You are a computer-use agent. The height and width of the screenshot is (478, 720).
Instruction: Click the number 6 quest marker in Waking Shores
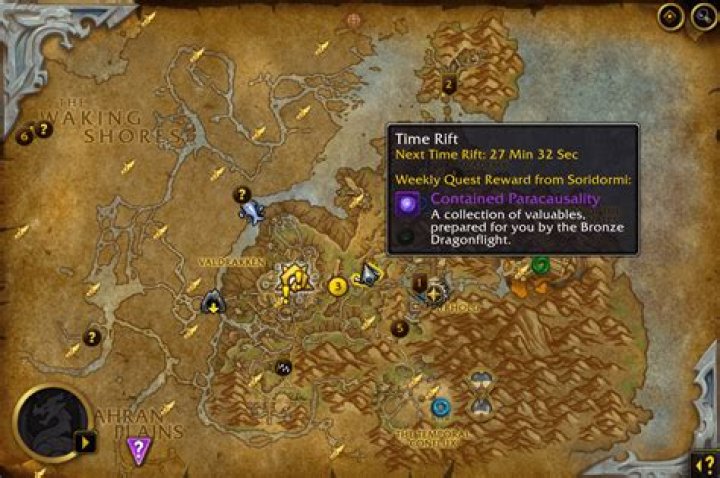(x=24, y=136)
